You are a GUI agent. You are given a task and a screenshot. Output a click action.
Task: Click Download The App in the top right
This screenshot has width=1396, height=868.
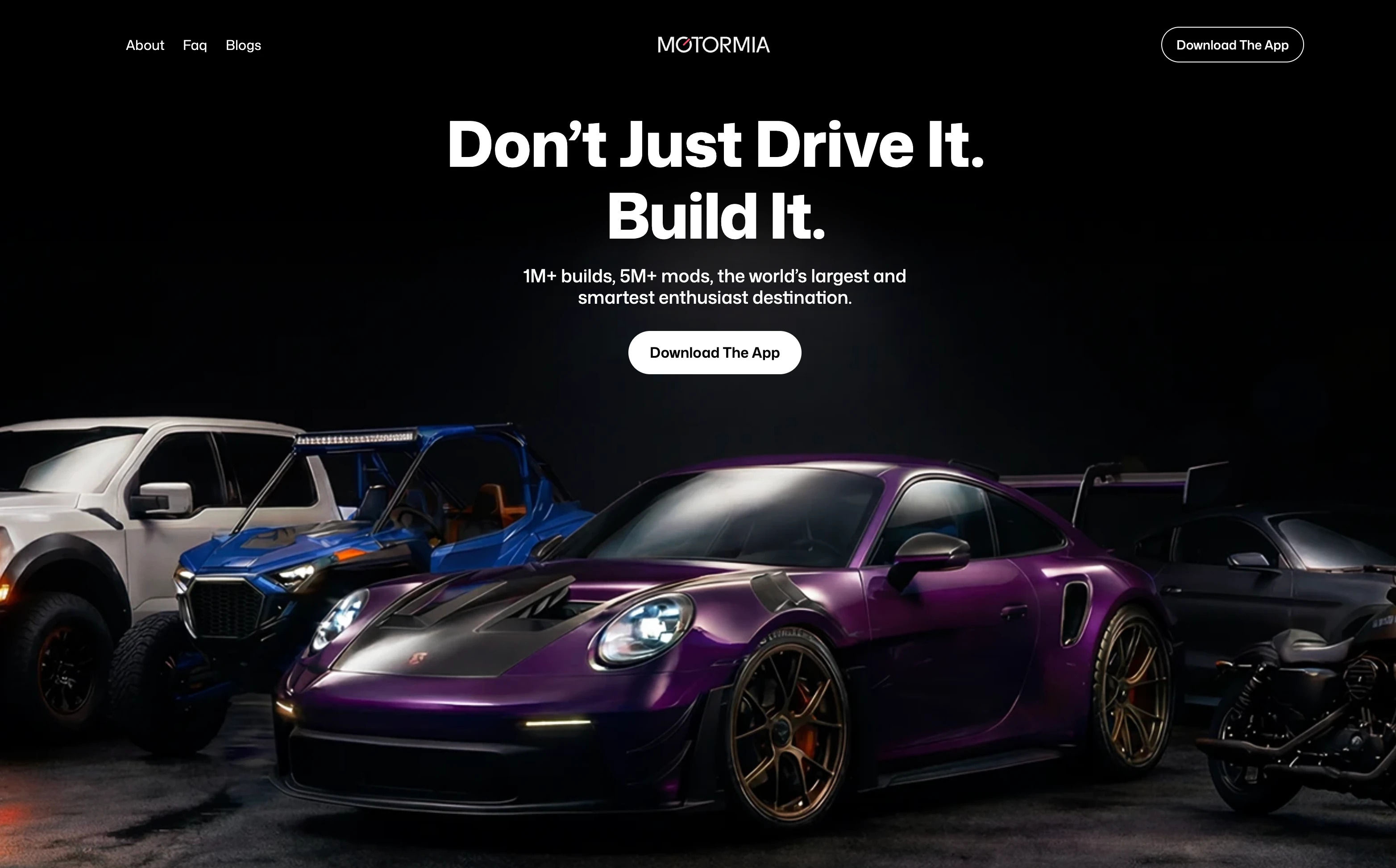click(x=1232, y=44)
